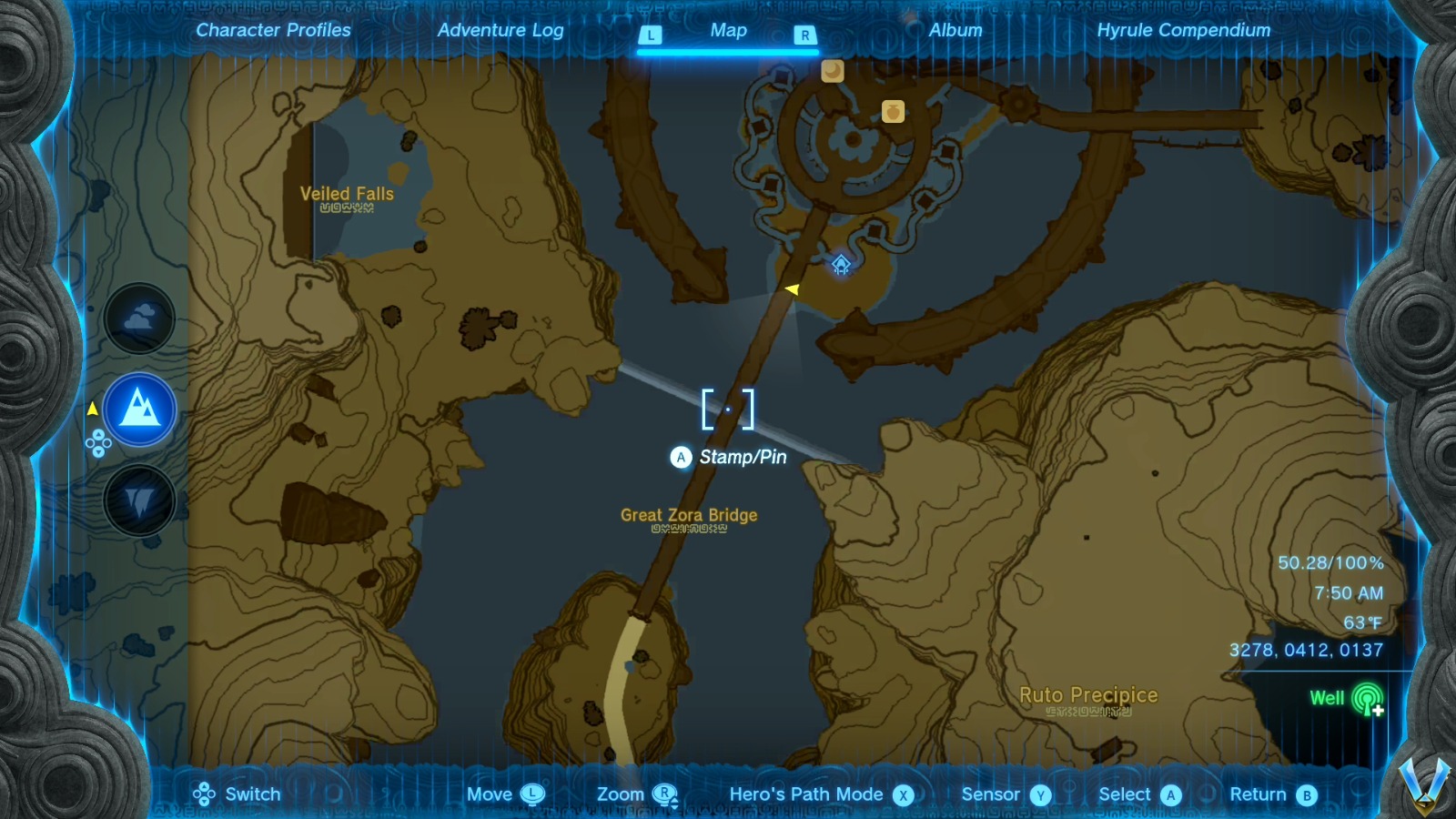Screen dimensions: 1456x819
Task: Click the coordinates readout 3278, 0412, 0137
Action: tap(1305, 649)
